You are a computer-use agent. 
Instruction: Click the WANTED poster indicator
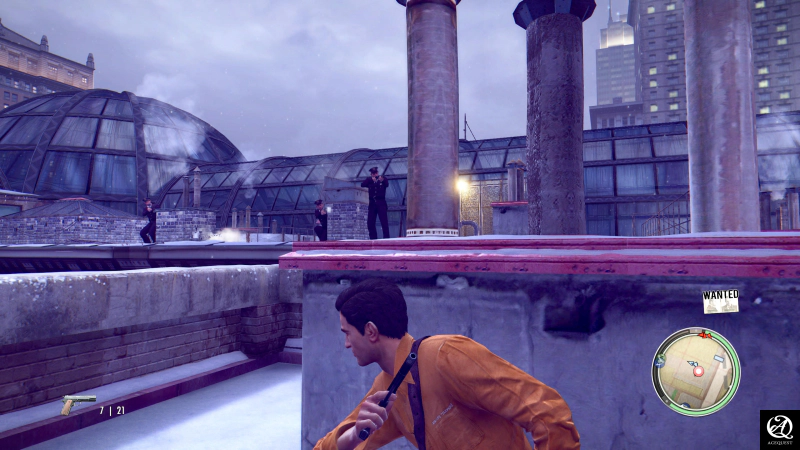(x=720, y=301)
